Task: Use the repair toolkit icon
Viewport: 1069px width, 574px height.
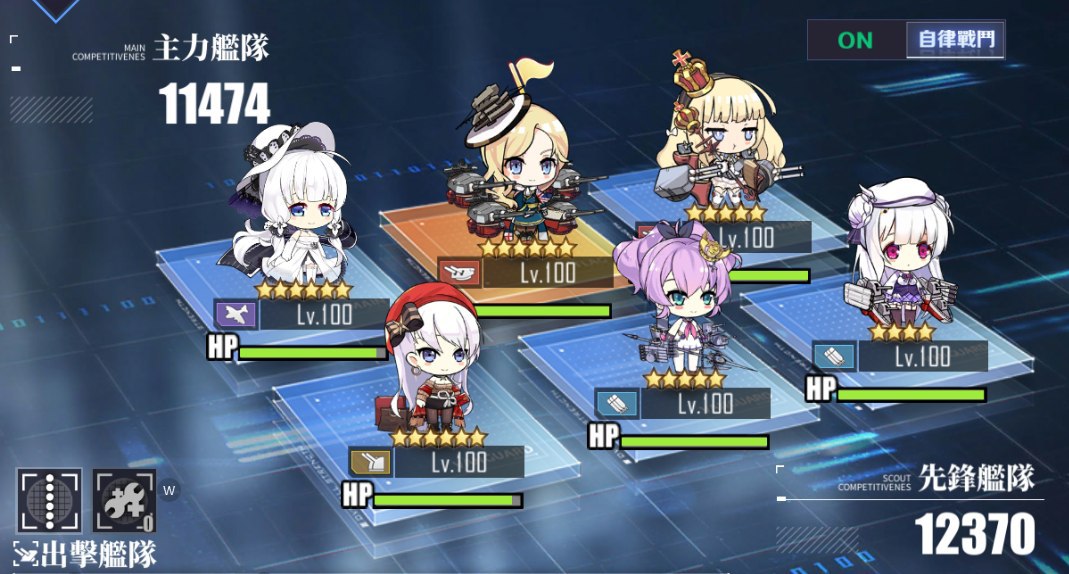Action: (125, 500)
